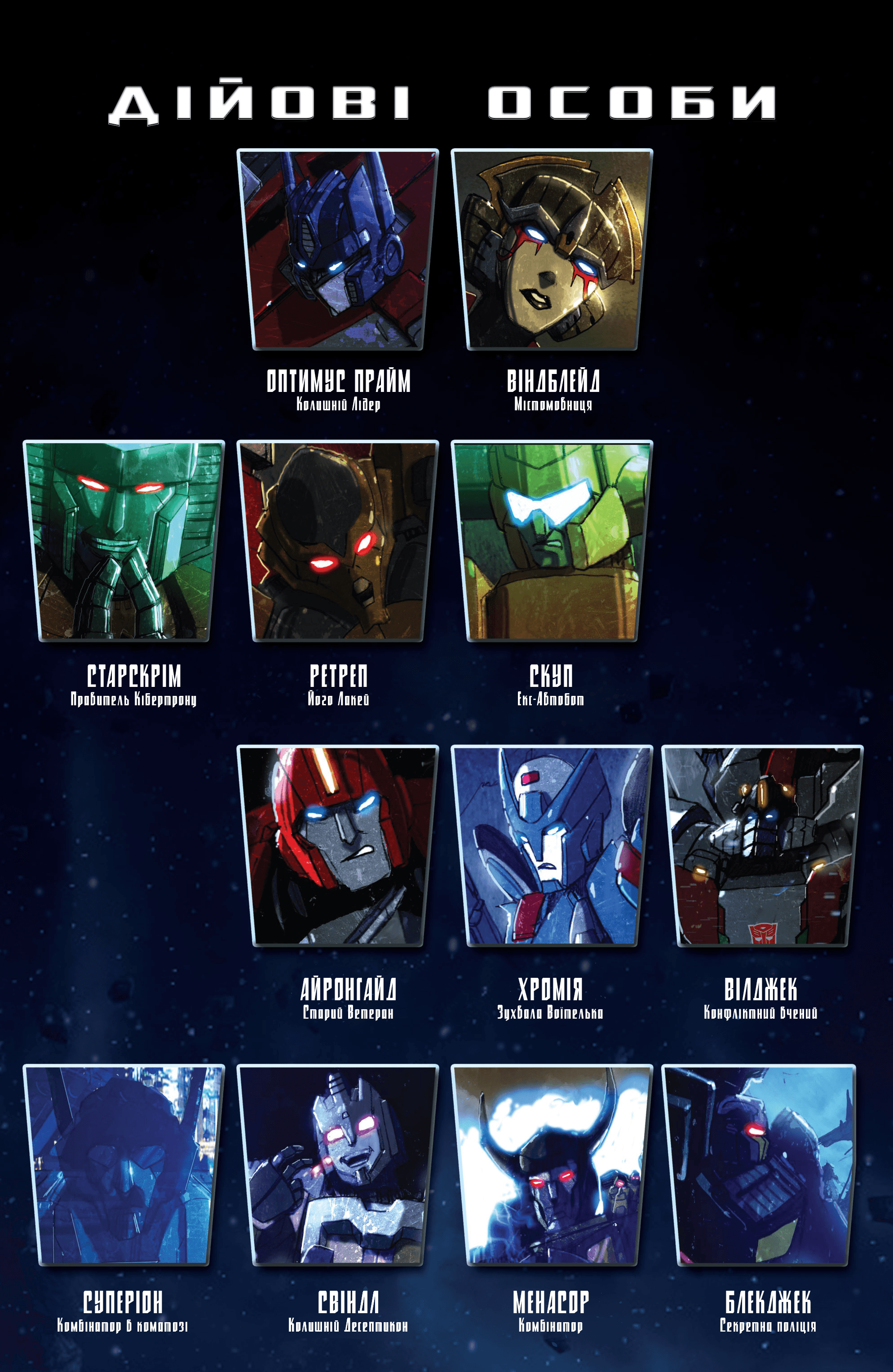Click the blue Хромія character tile
Image resolution: width=893 pixels, height=1372 pixels.
(552, 846)
